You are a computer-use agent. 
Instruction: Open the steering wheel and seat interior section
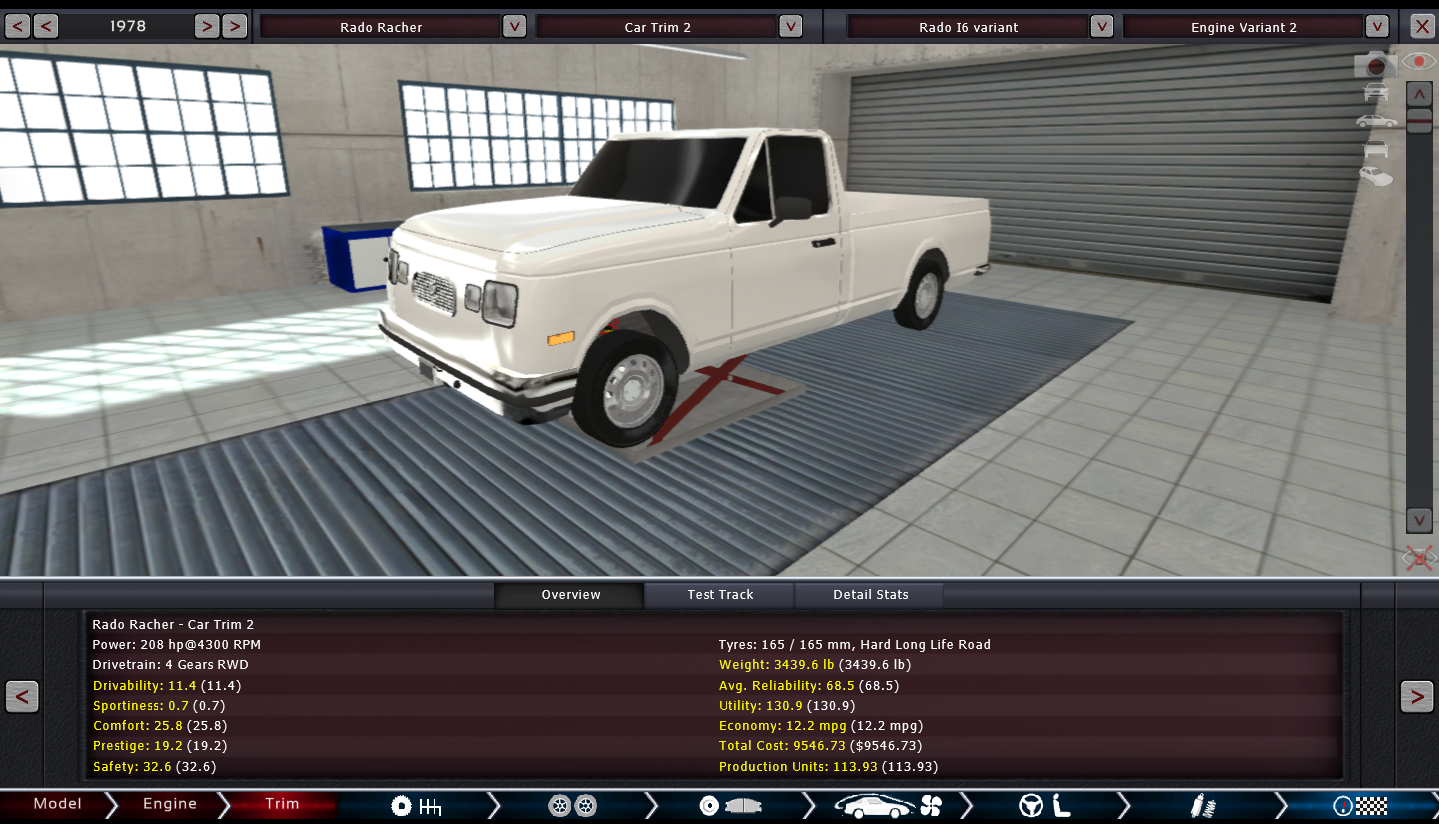coord(1045,806)
